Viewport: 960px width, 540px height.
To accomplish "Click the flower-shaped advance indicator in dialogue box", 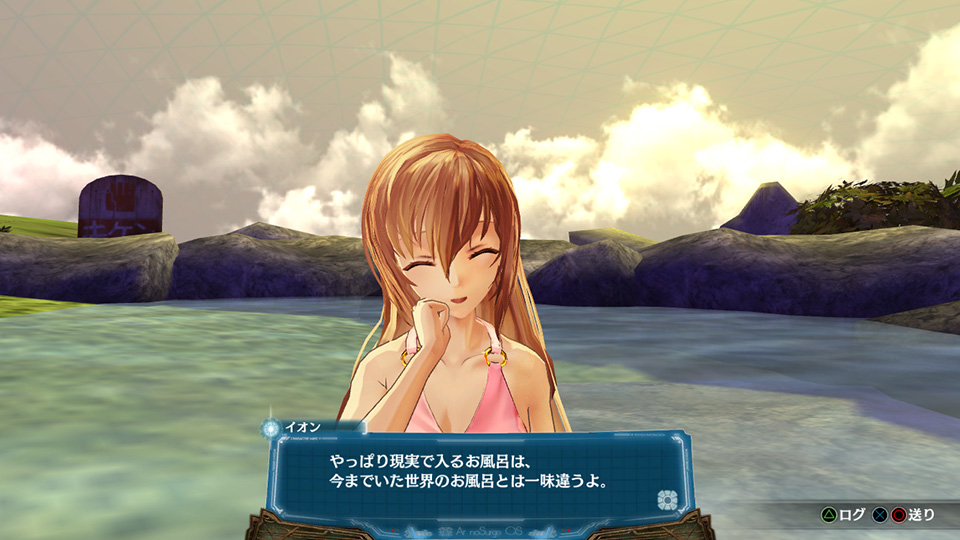I will click(667, 499).
